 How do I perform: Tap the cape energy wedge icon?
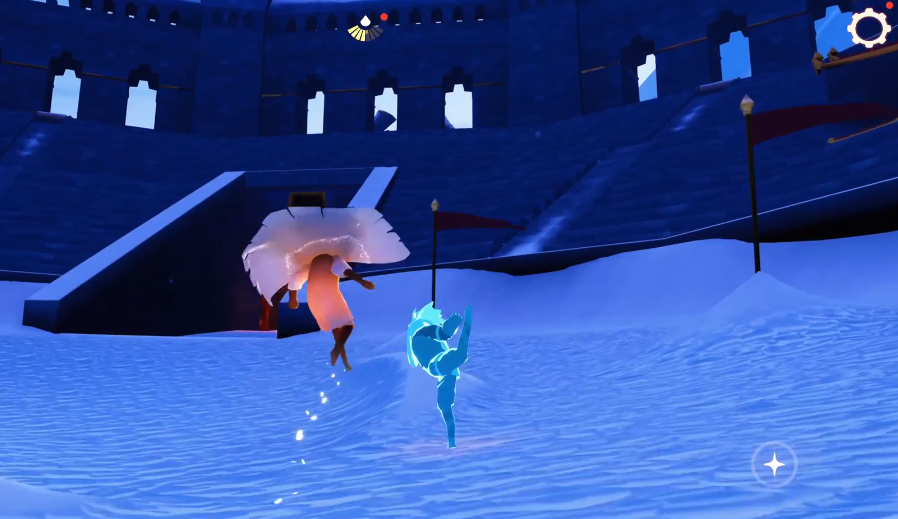[x=364, y=29]
